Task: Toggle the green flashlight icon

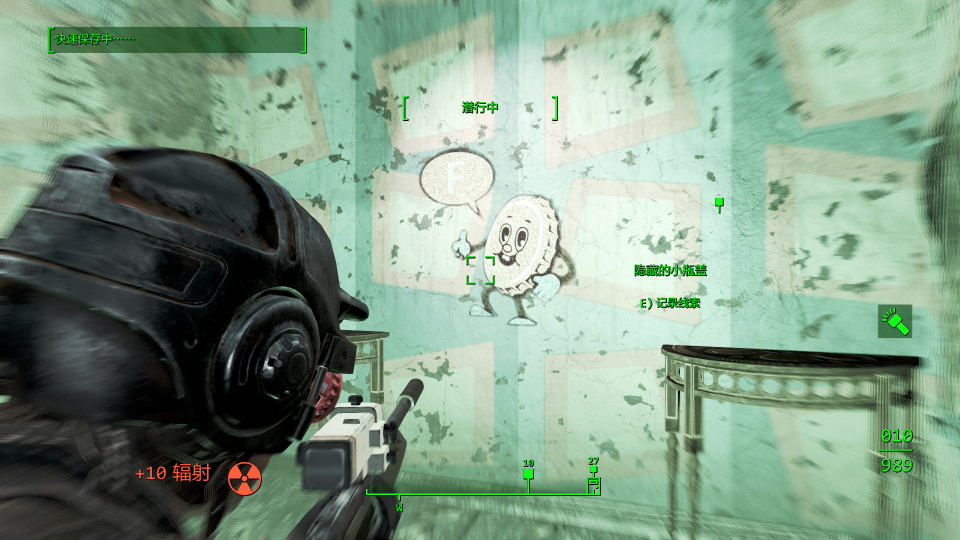Action: coord(895,321)
